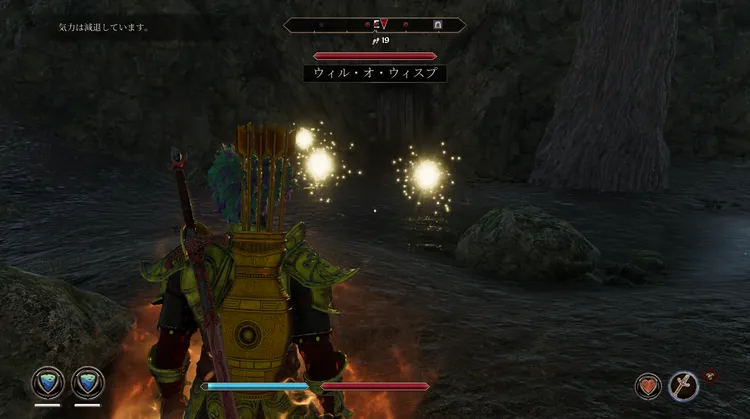Click the compass bar at the top

coord(374,24)
